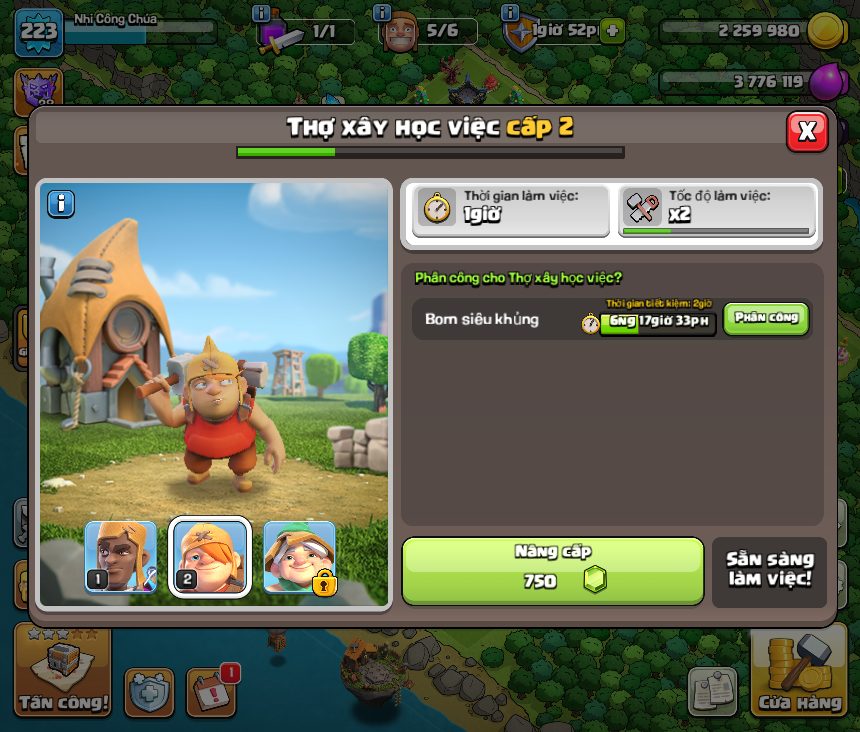Screen dimensions: 860x732
Task: Select the level 1 apprentice portrait
Action: click(121, 557)
